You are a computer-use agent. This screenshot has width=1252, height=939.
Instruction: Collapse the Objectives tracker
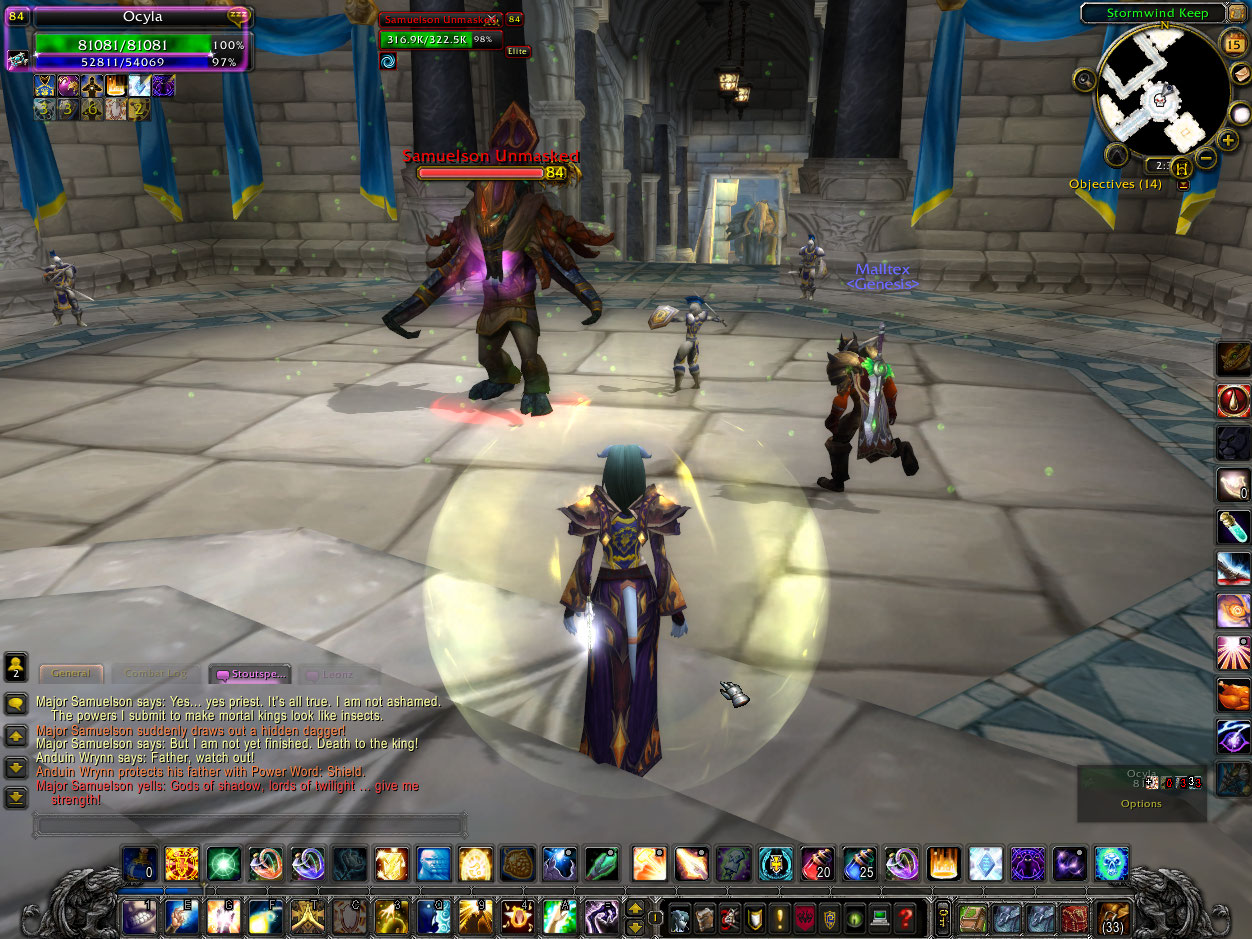tap(1184, 185)
